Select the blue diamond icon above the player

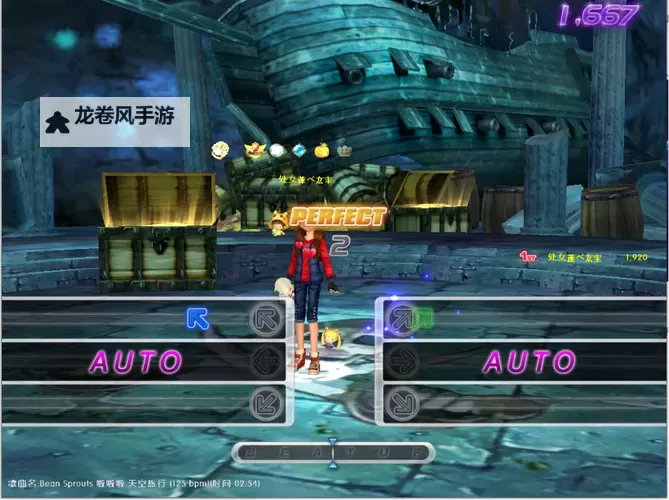299,151
